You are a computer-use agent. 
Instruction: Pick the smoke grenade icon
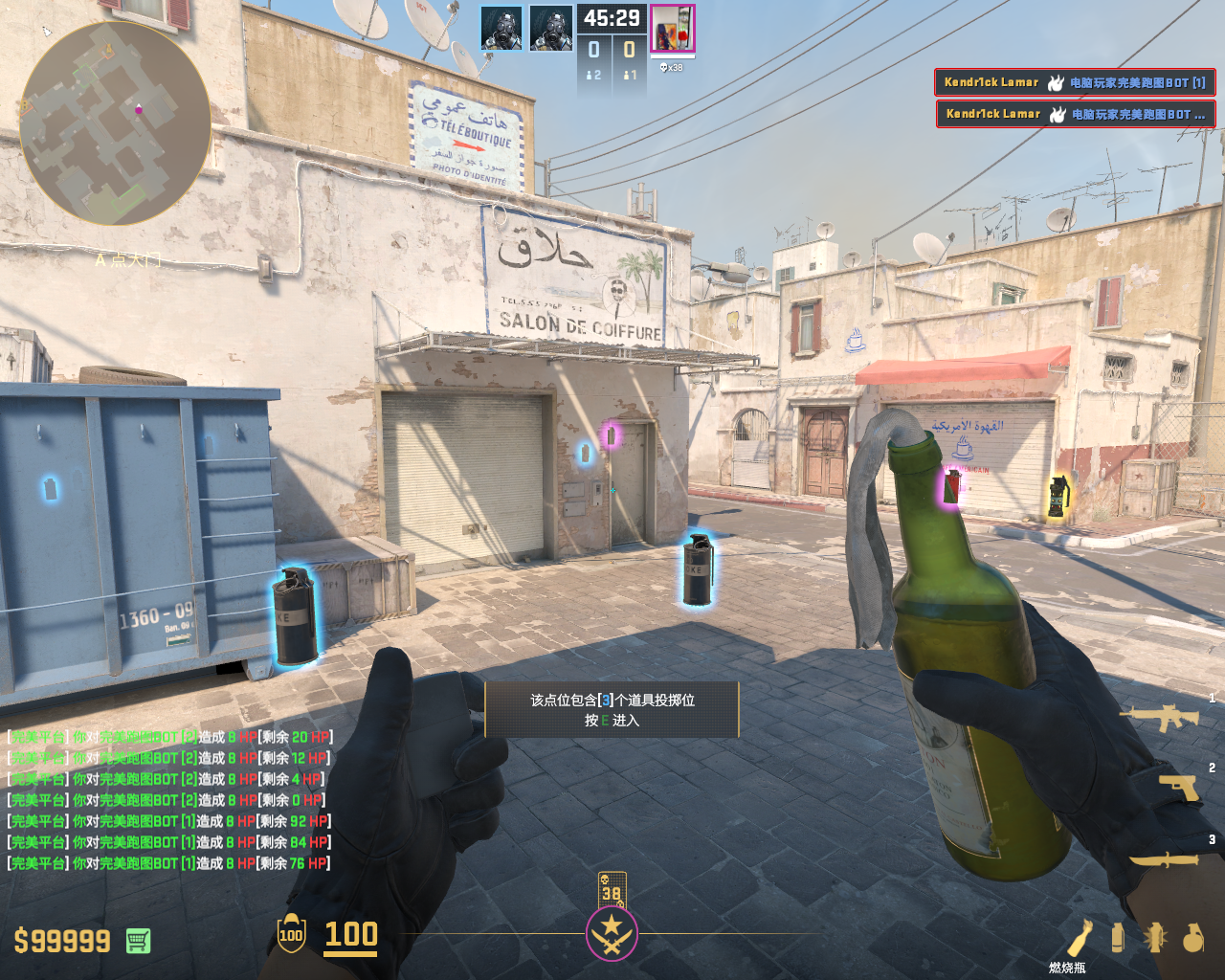click(1117, 938)
